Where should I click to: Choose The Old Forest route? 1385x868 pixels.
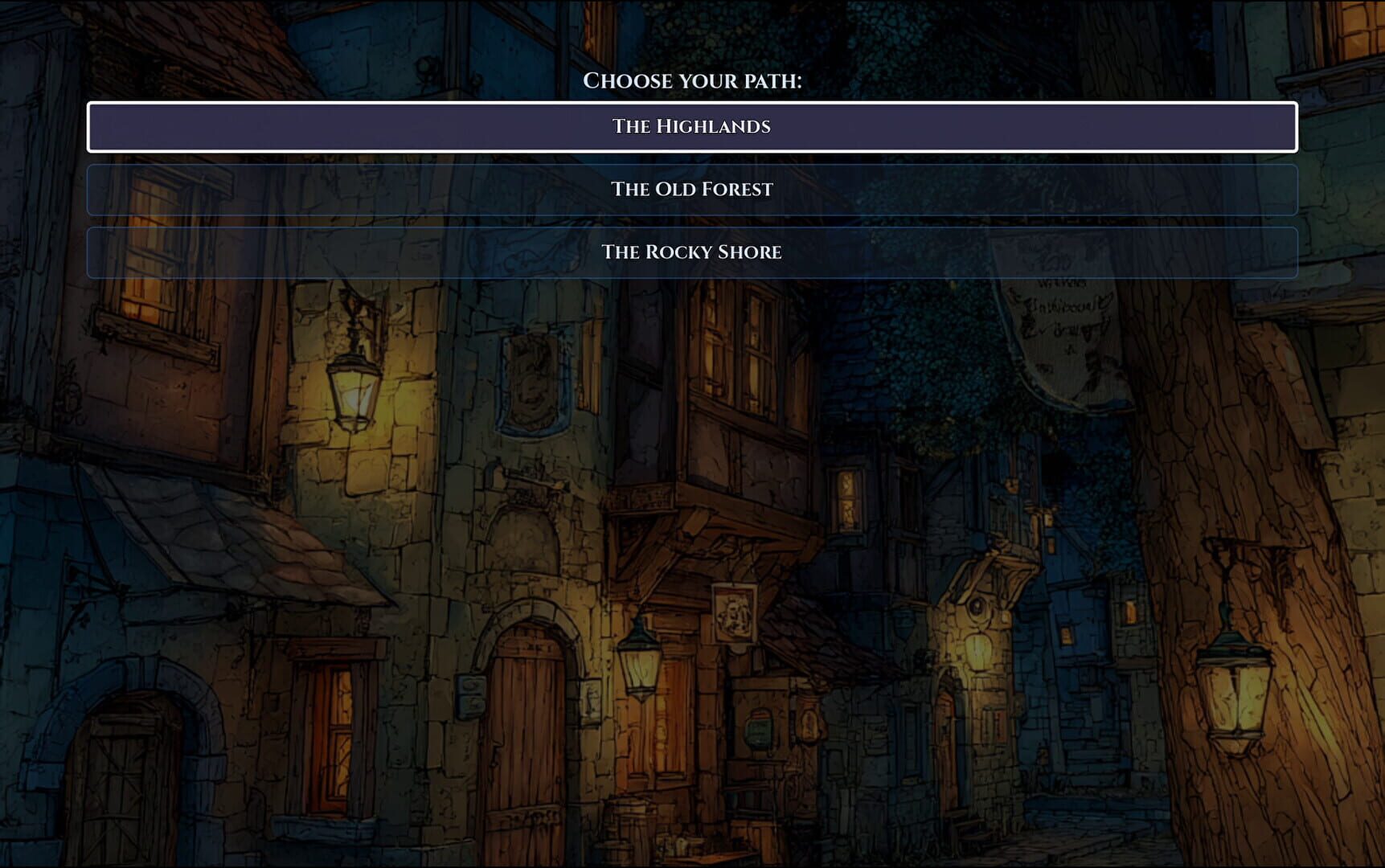tap(691, 190)
